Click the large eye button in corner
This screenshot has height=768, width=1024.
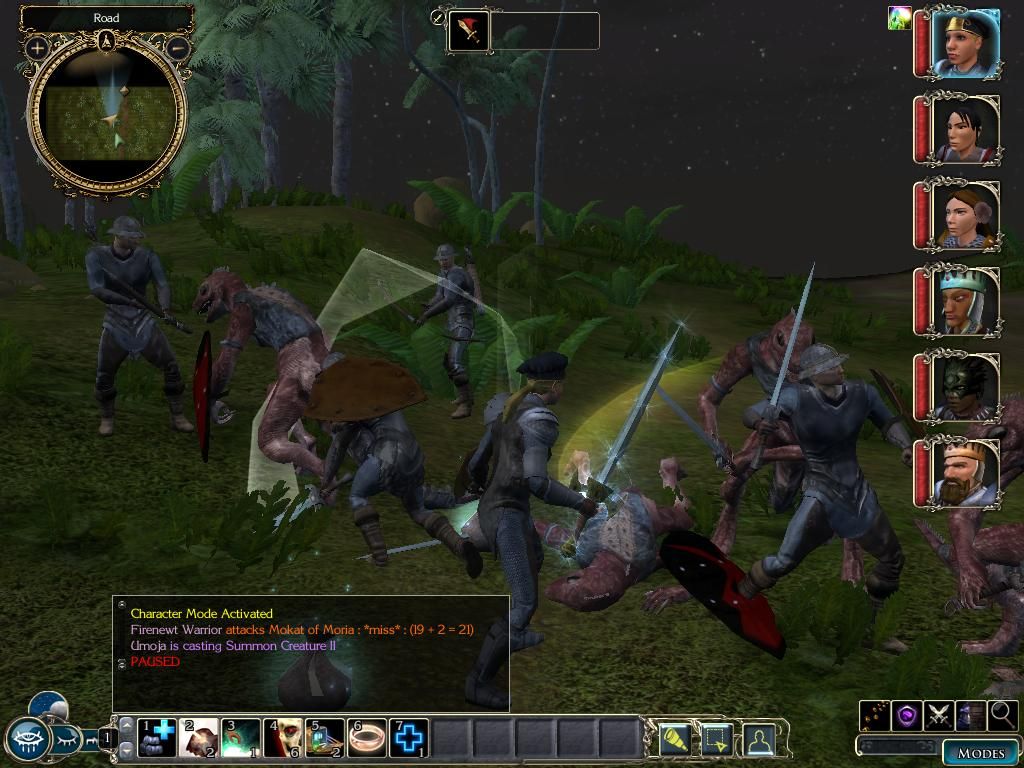pos(27,740)
